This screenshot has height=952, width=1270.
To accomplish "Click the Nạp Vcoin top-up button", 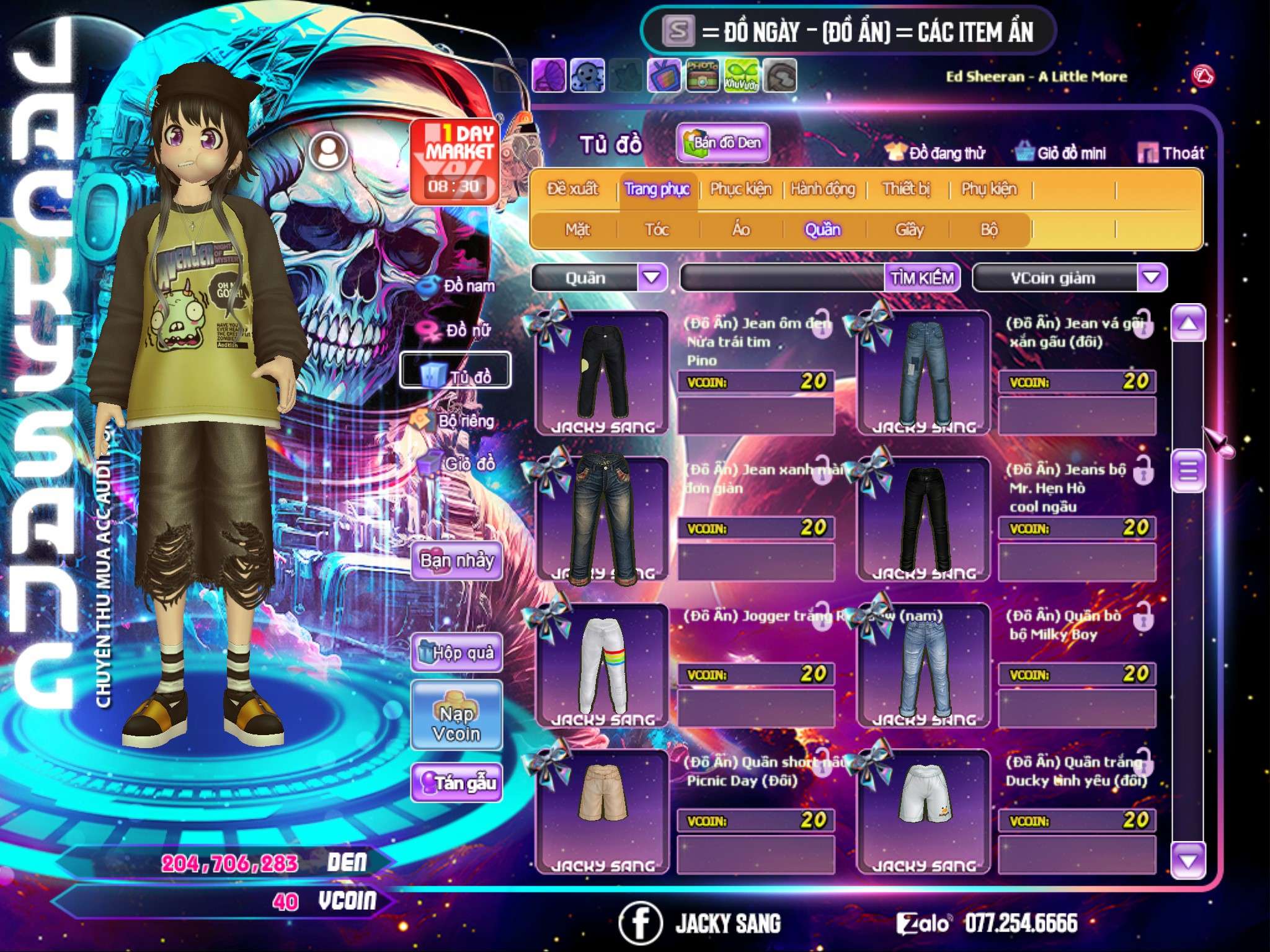I will (x=456, y=723).
